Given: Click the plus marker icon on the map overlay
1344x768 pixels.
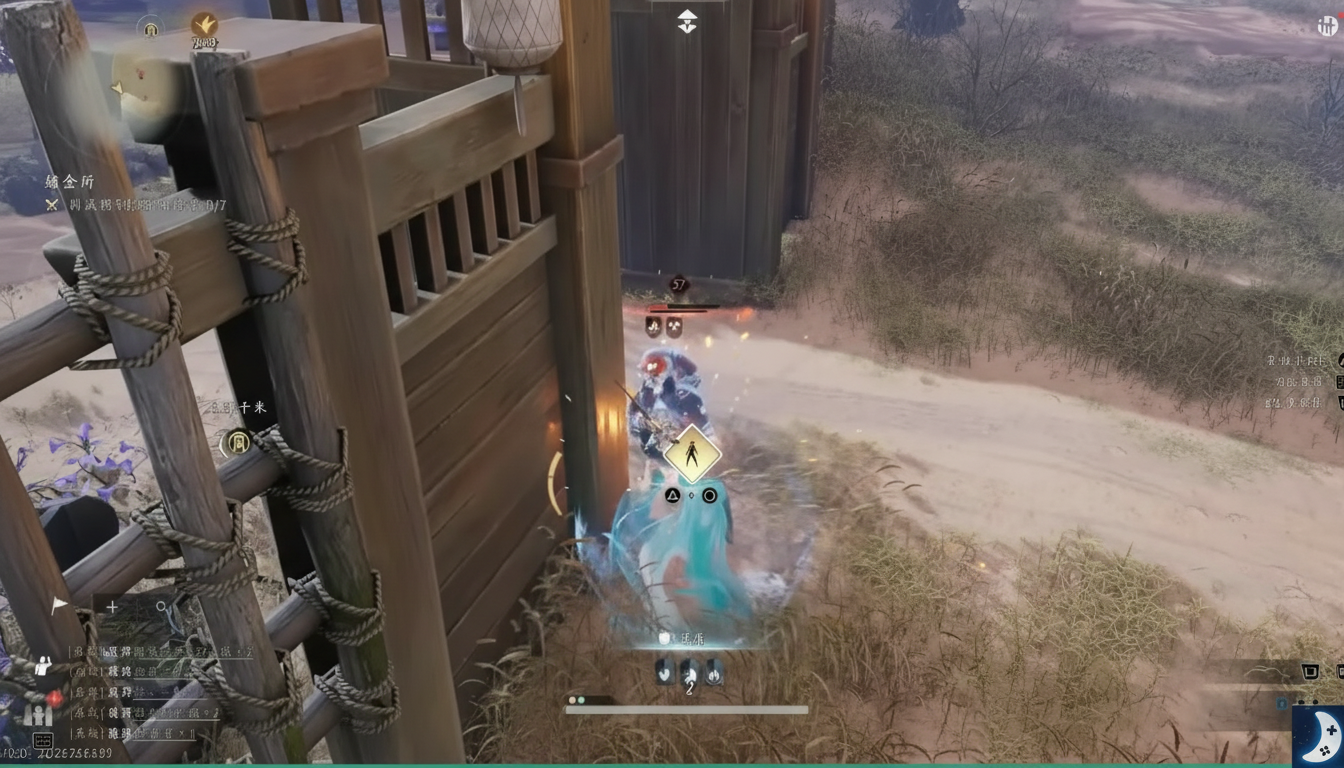Looking at the screenshot, I should point(112,606).
